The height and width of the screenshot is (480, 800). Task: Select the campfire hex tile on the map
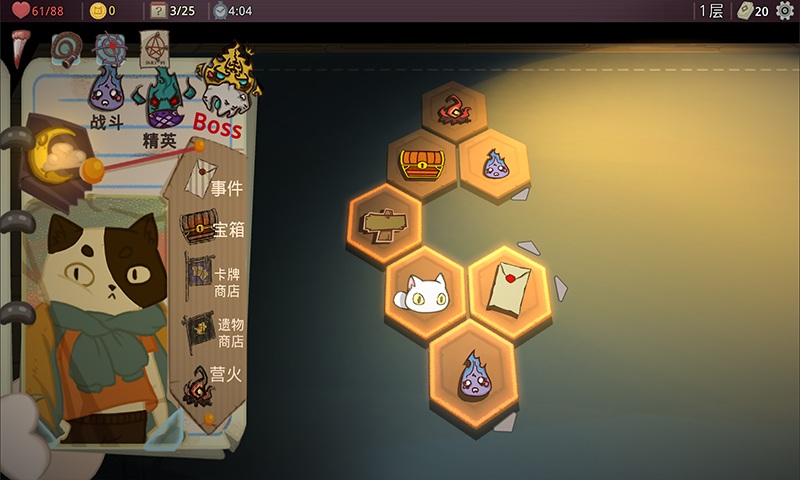[x=454, y=112]
